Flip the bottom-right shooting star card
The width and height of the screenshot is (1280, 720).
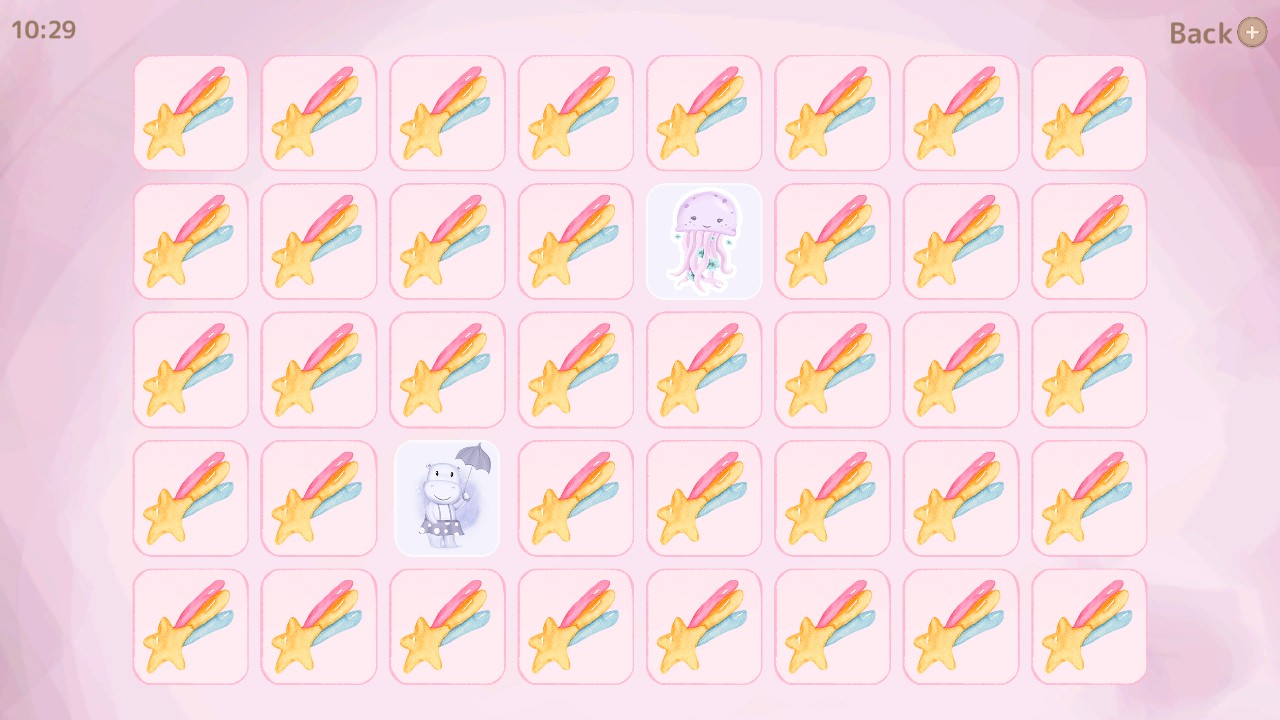[x=1088, y=625]
